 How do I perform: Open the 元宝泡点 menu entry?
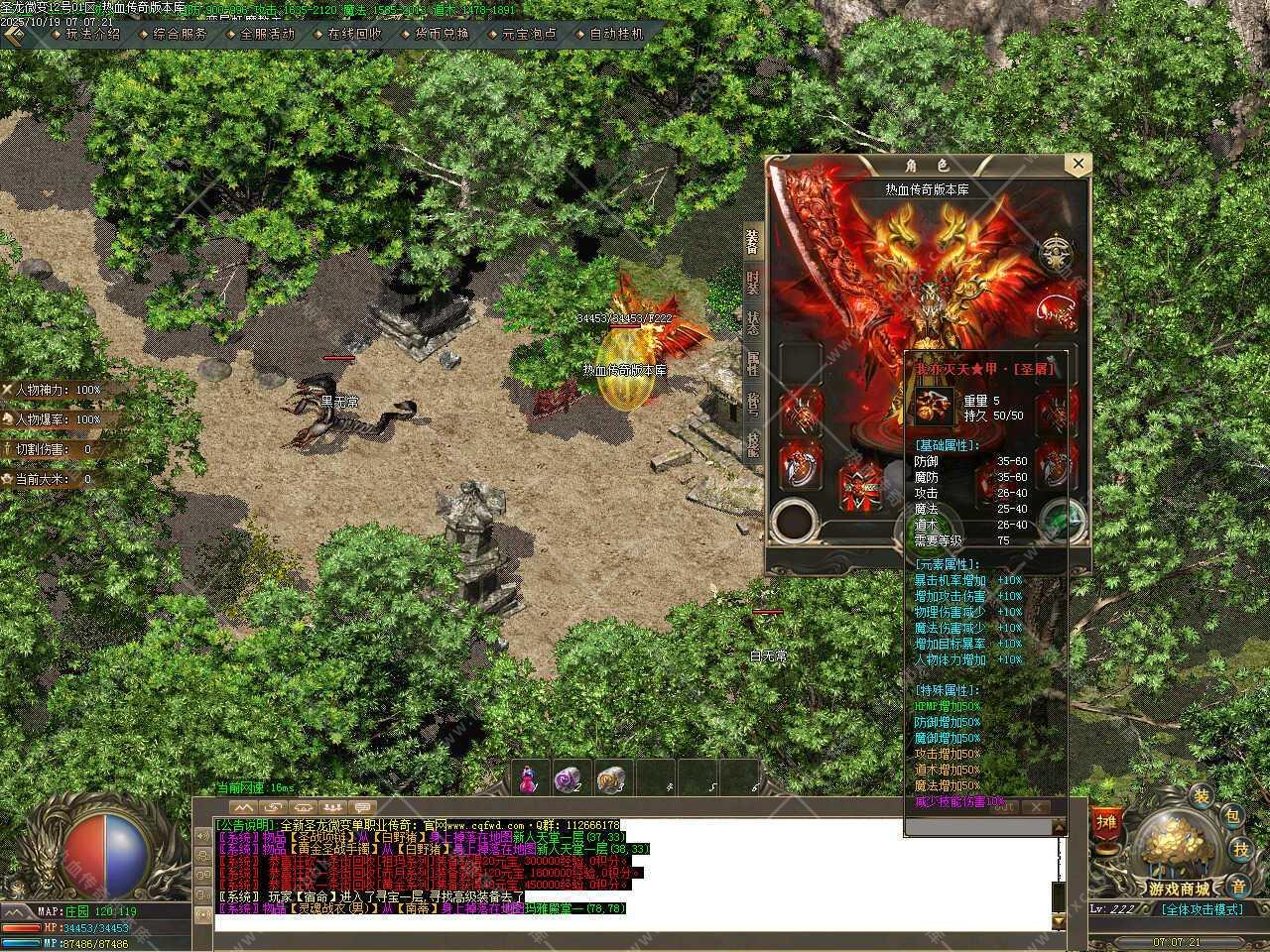pos(529,33)
